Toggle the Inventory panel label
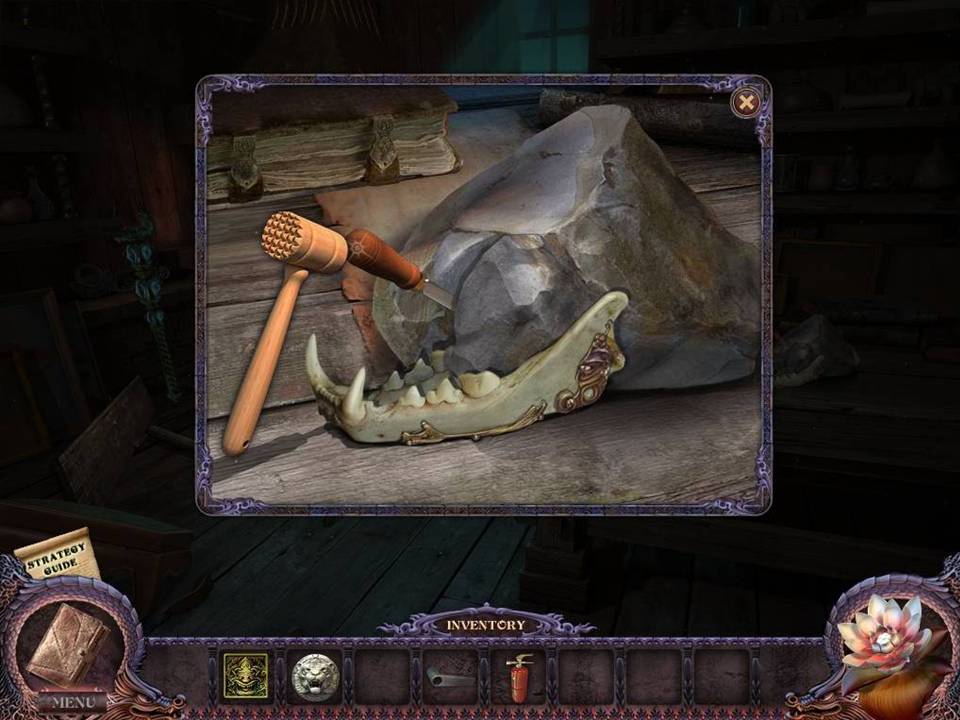The image size is (960, 720). tap(485, 625)
